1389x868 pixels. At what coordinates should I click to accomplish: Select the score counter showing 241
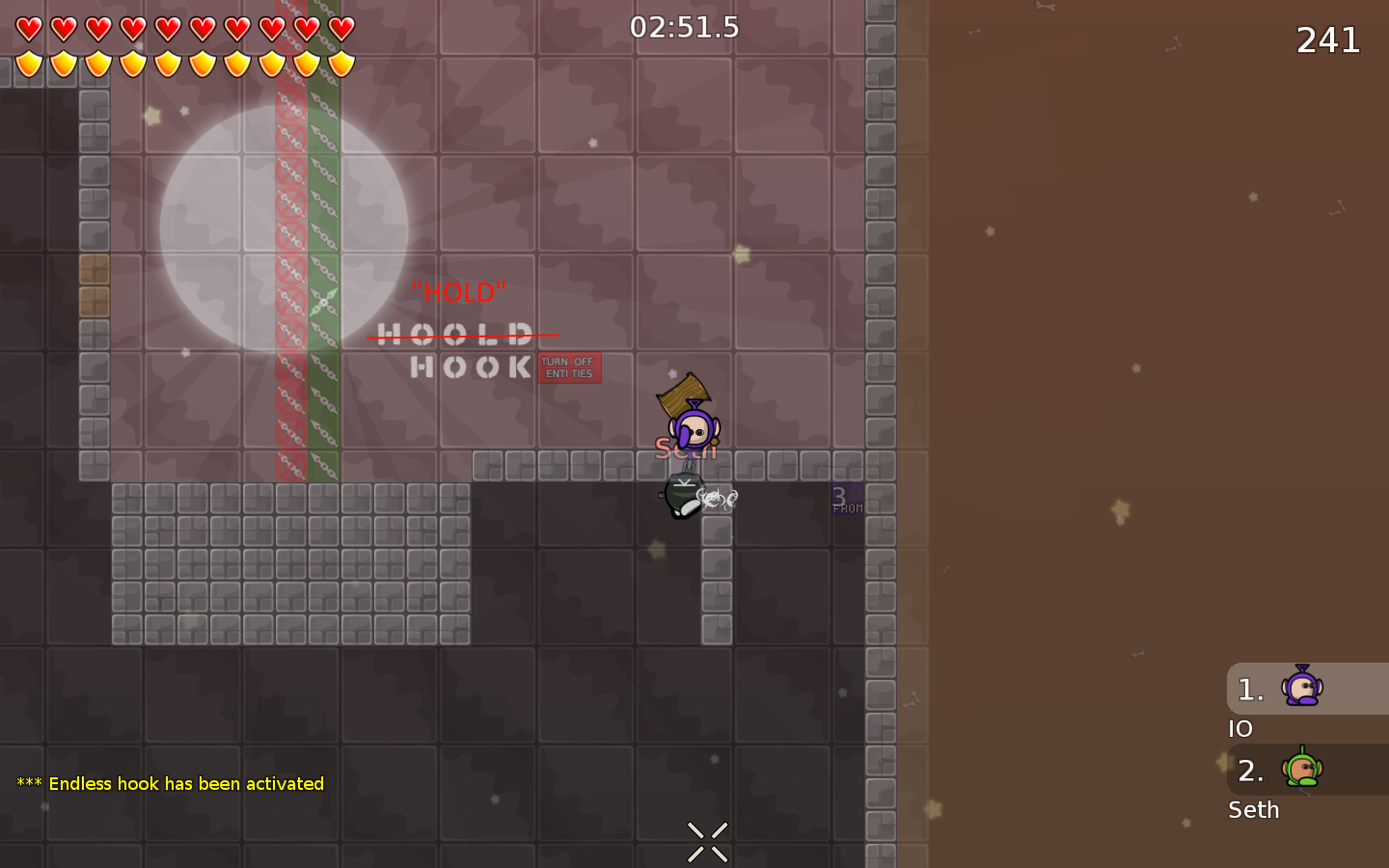1328,41
